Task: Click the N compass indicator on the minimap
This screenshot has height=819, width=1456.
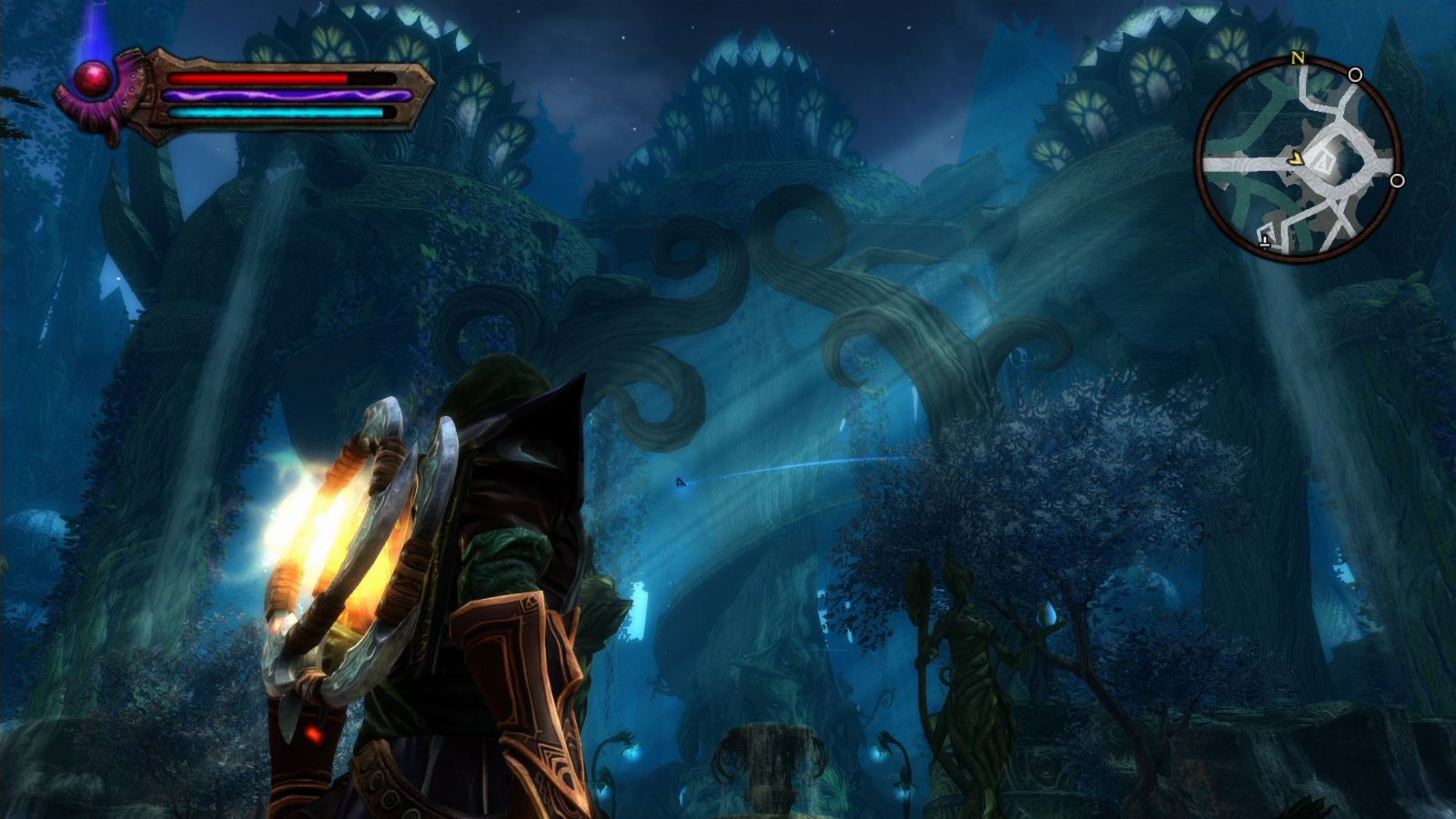Action: pos(1298,58)
